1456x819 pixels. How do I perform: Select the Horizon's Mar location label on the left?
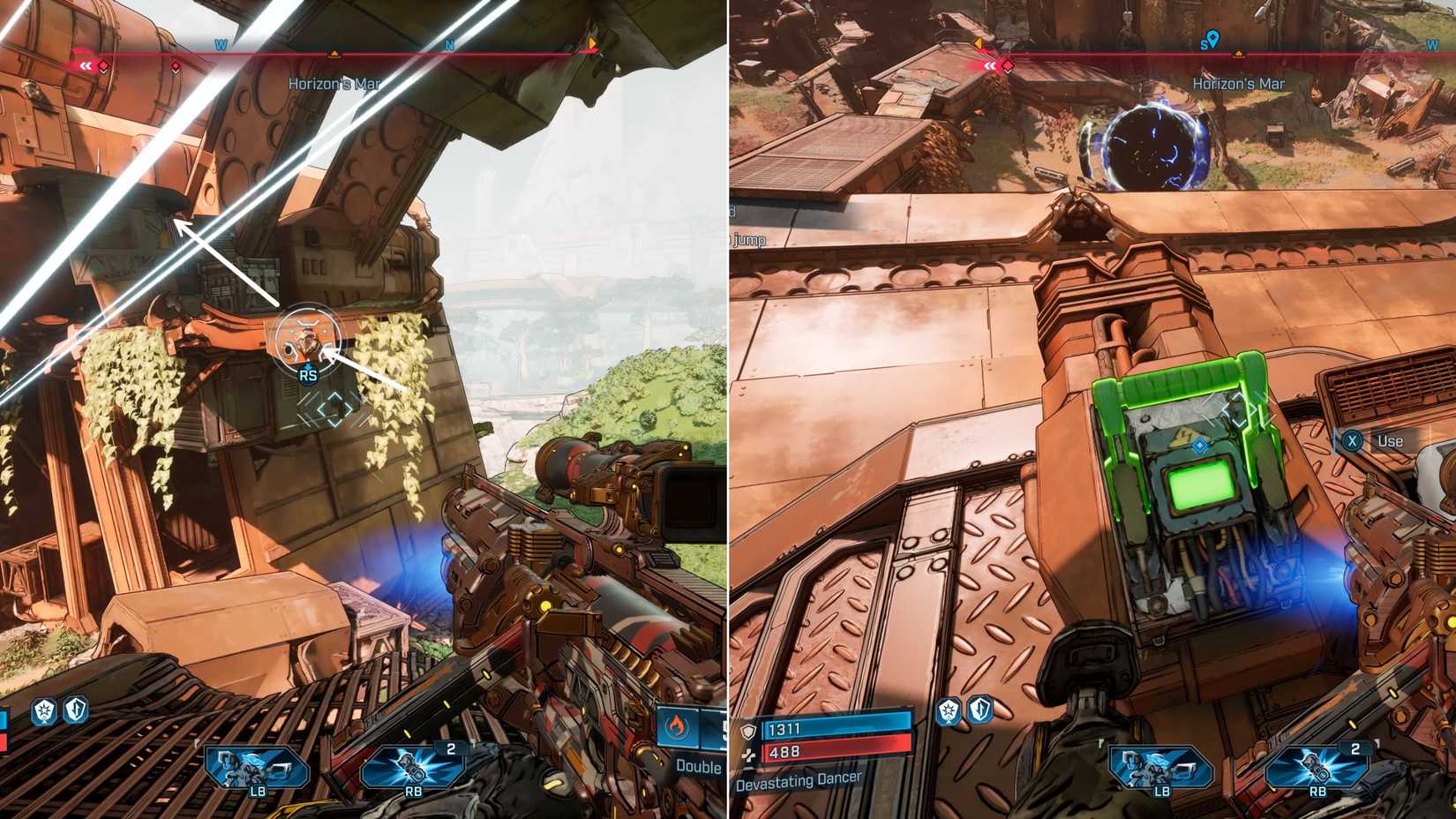click(334, 83)
